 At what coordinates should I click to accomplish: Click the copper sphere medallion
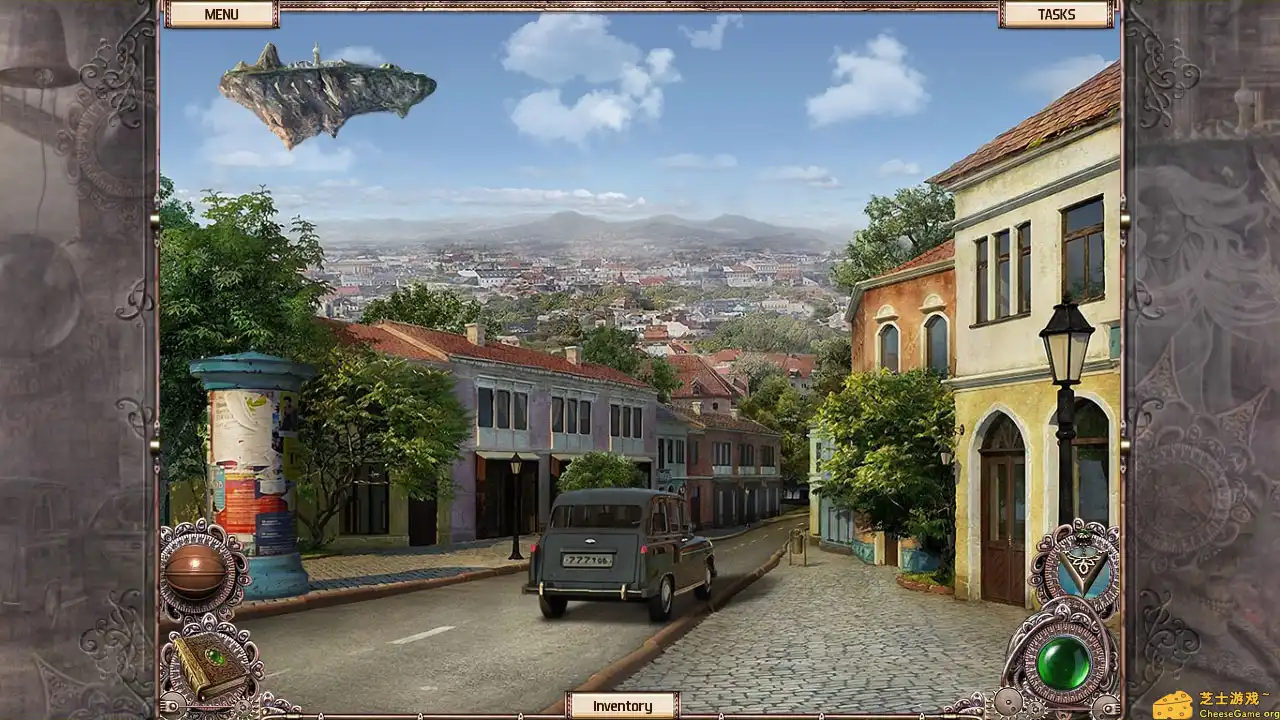click(x=195, y=571)
